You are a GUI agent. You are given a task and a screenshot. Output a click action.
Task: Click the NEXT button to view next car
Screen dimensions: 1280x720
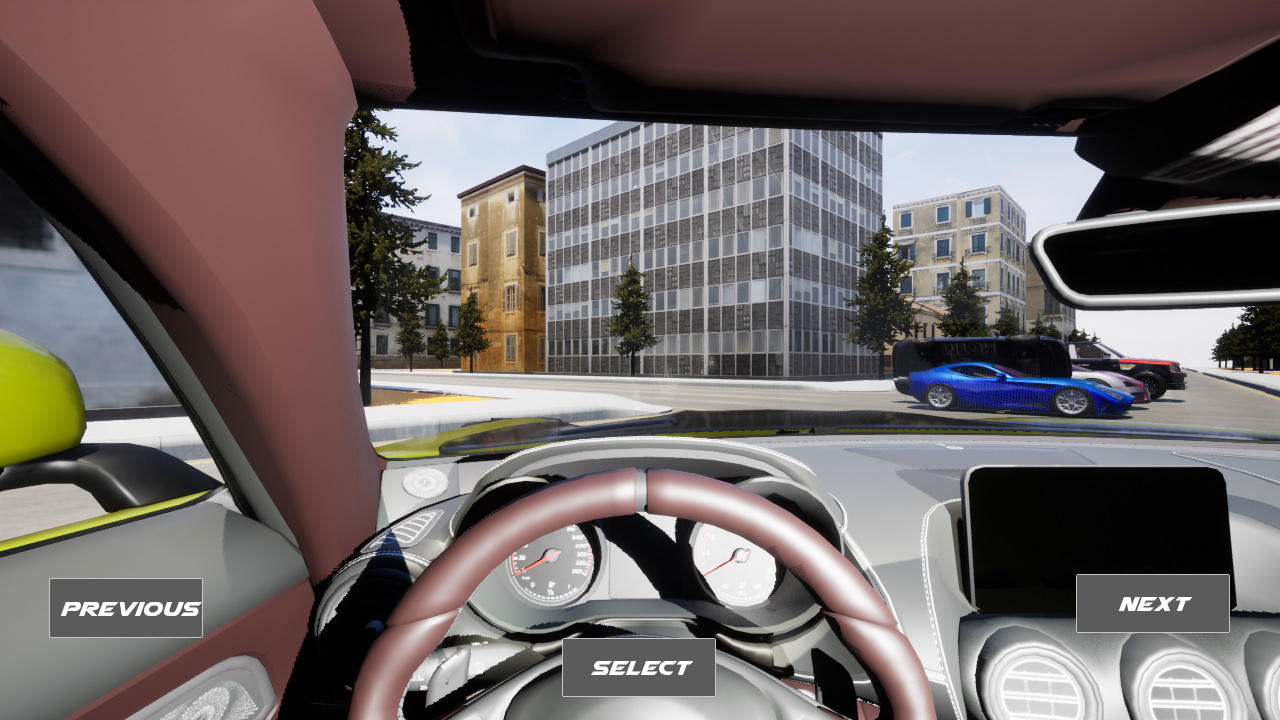(x=1151, y=602)
